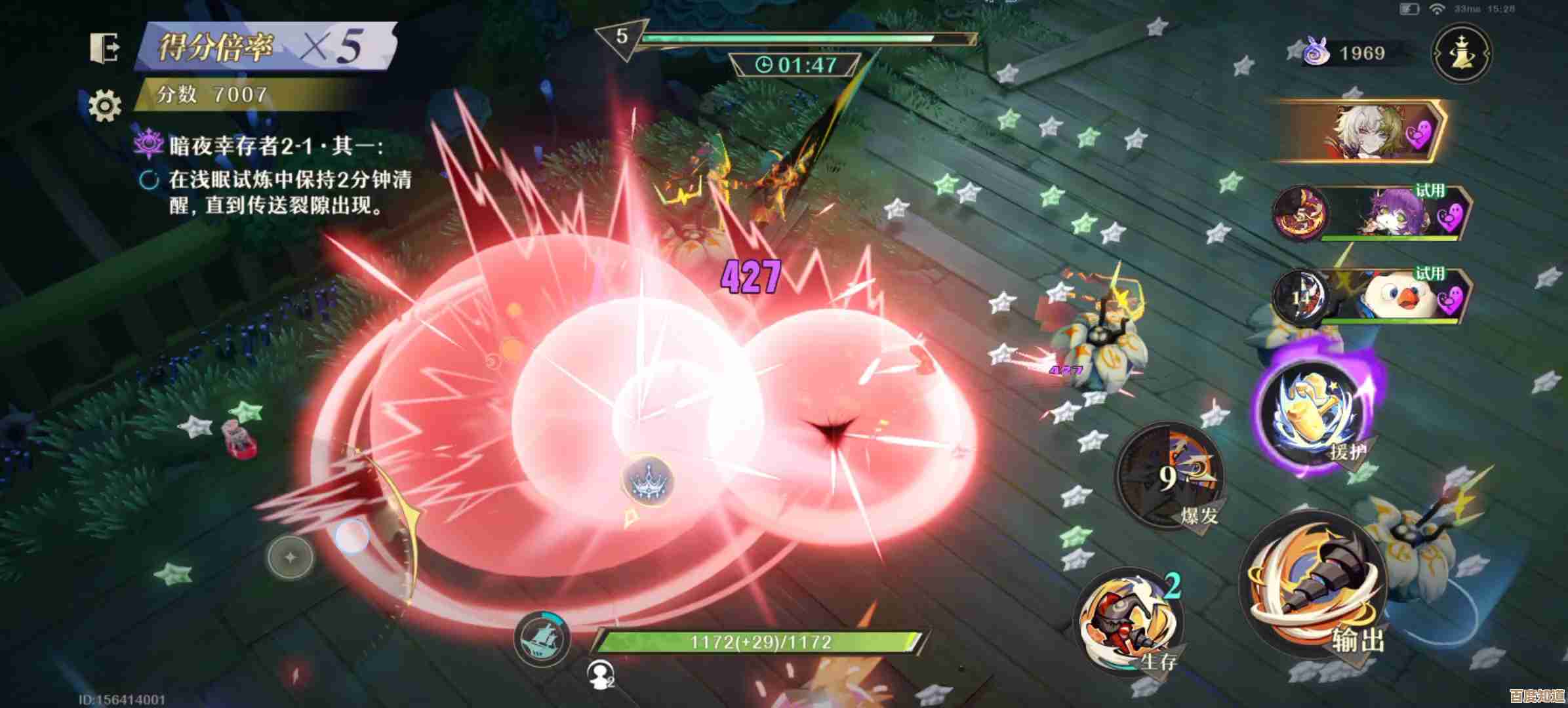The image size is (1568, 708).
Task: Exit the stage via the door icon
Action: tap(105, 47)
